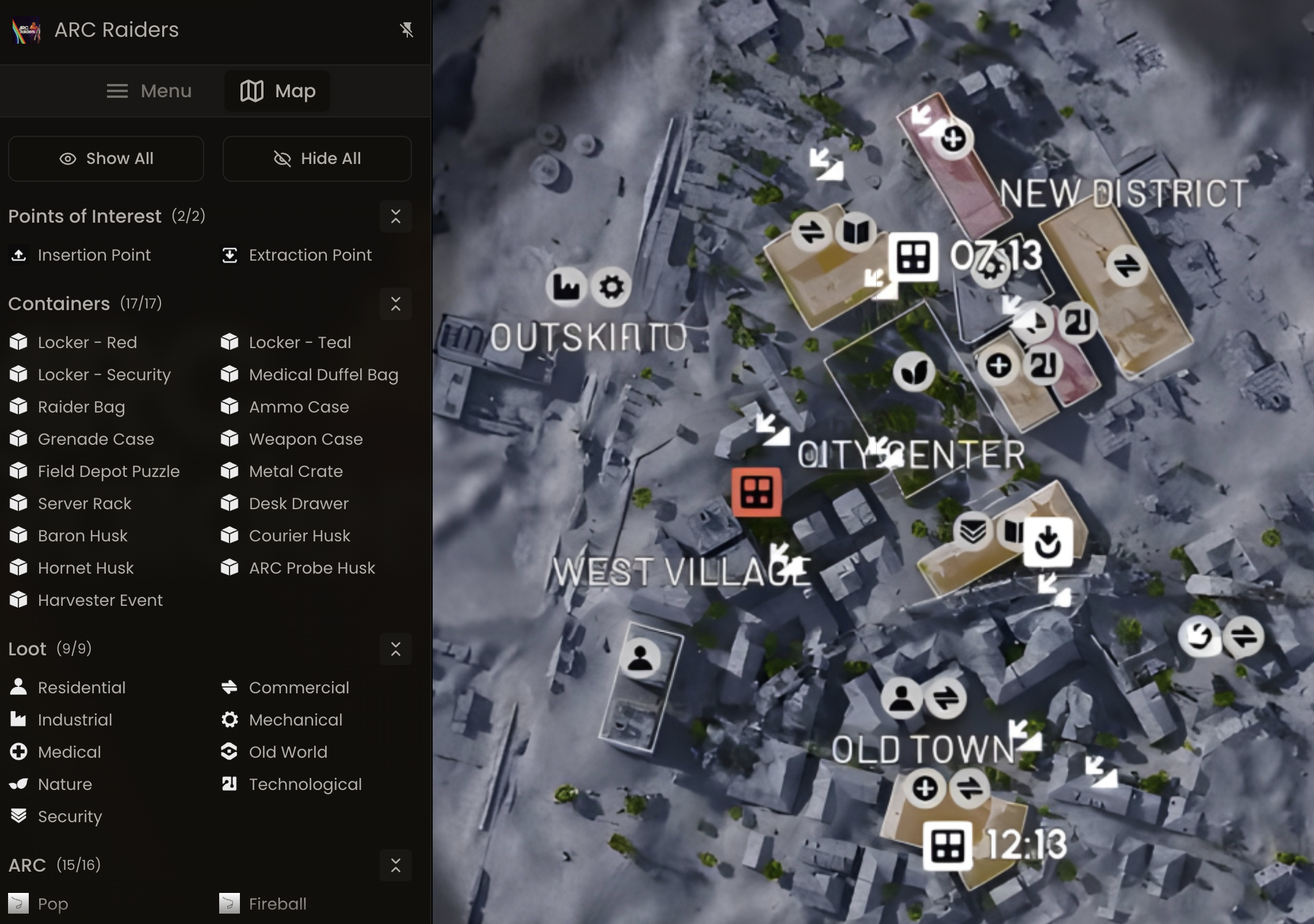Image resolution: width=1314 pixels, height=924 pixels.
Task: Select the Extraction Point marker filter
Action: 310,255
